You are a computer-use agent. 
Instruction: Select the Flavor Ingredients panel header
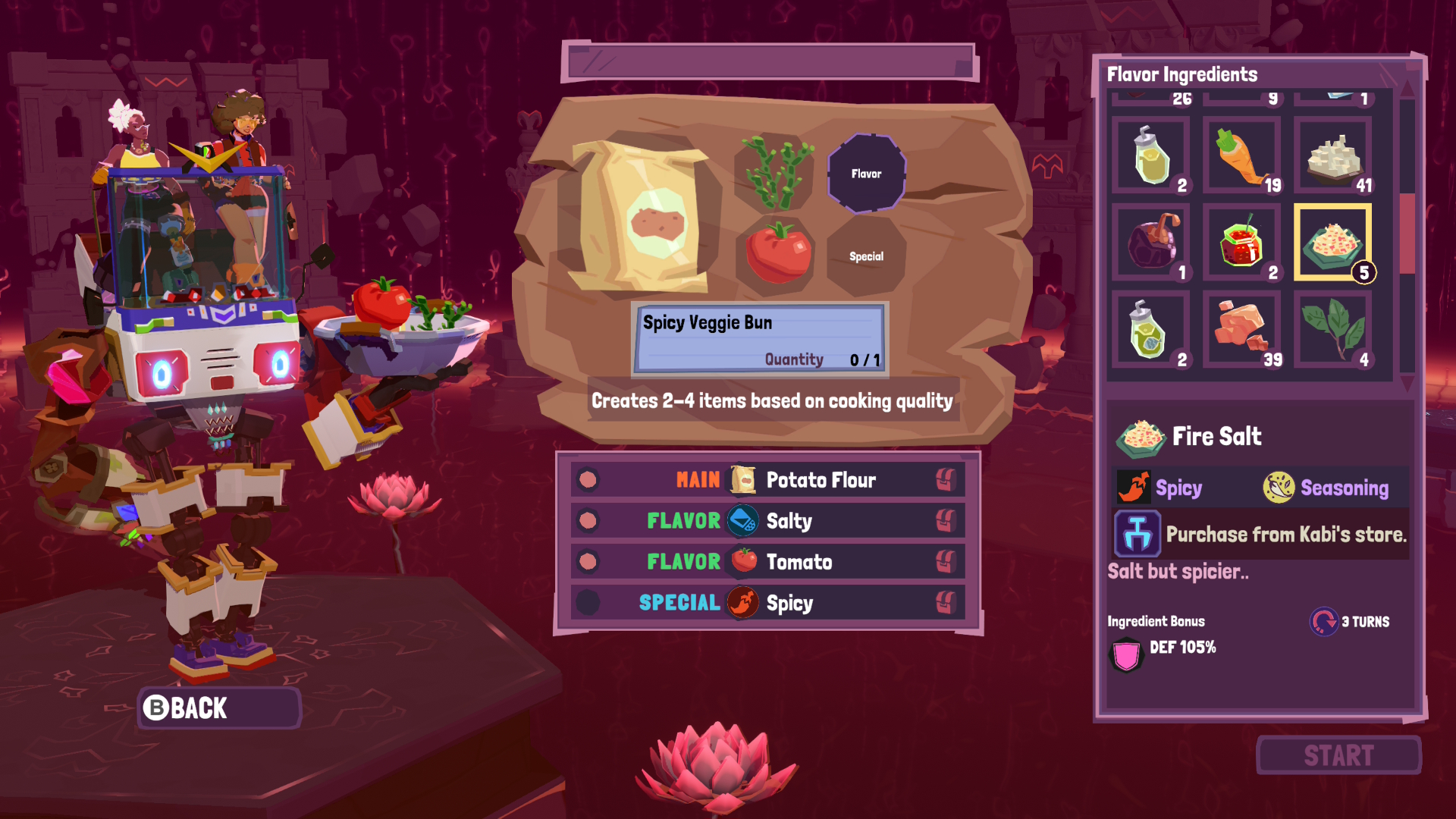point(1181,74)
